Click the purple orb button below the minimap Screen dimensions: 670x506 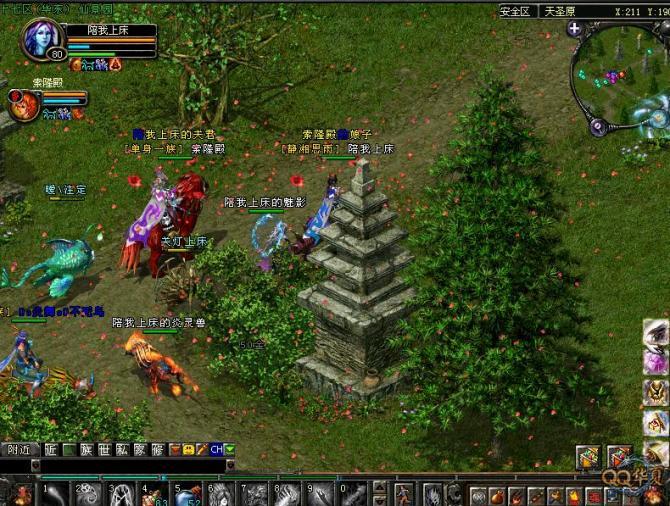[597, 127]
